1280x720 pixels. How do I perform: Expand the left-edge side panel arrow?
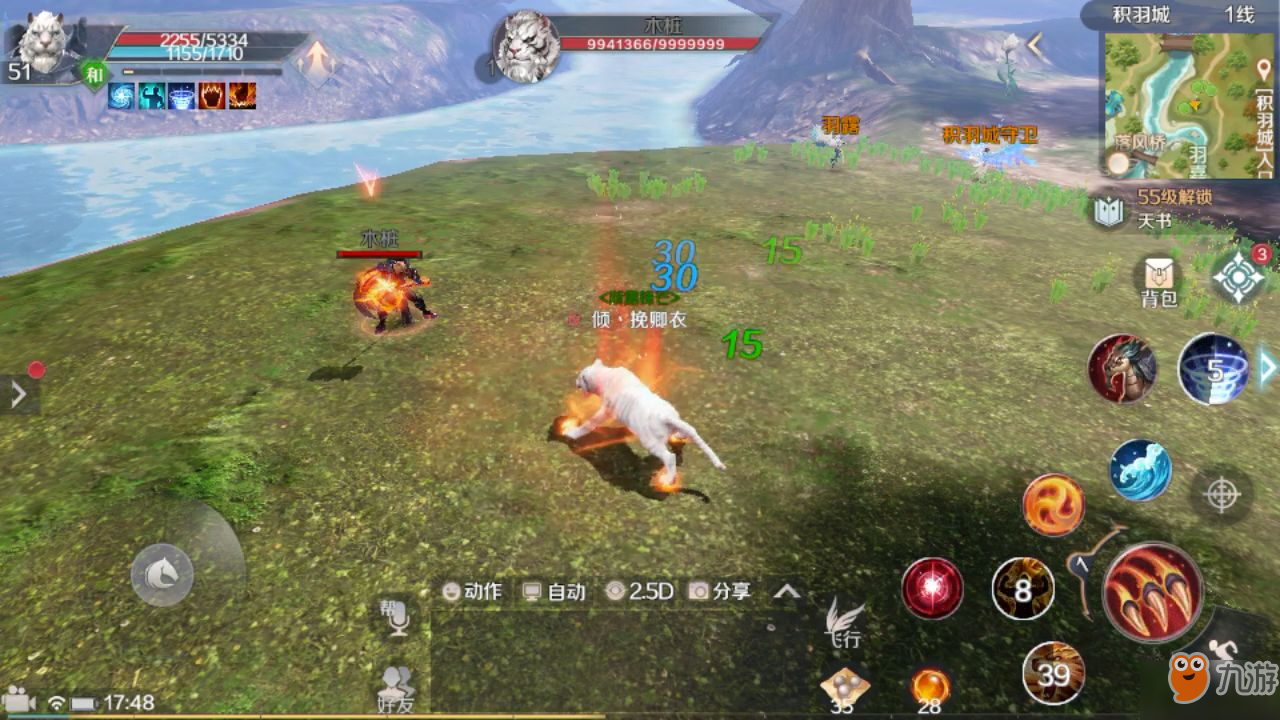click(18, 395)
